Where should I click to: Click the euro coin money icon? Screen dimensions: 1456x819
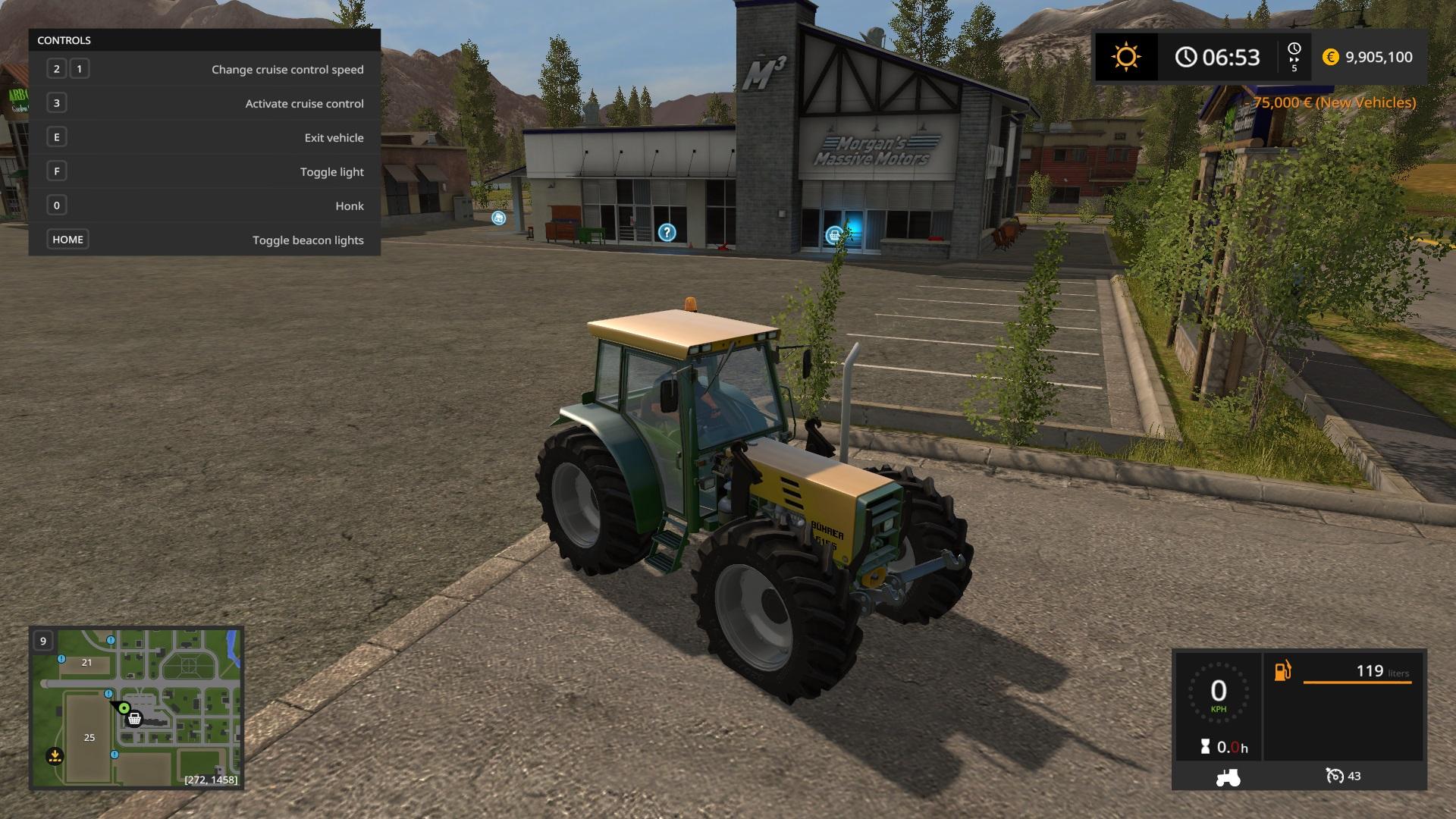[1330, 57]
